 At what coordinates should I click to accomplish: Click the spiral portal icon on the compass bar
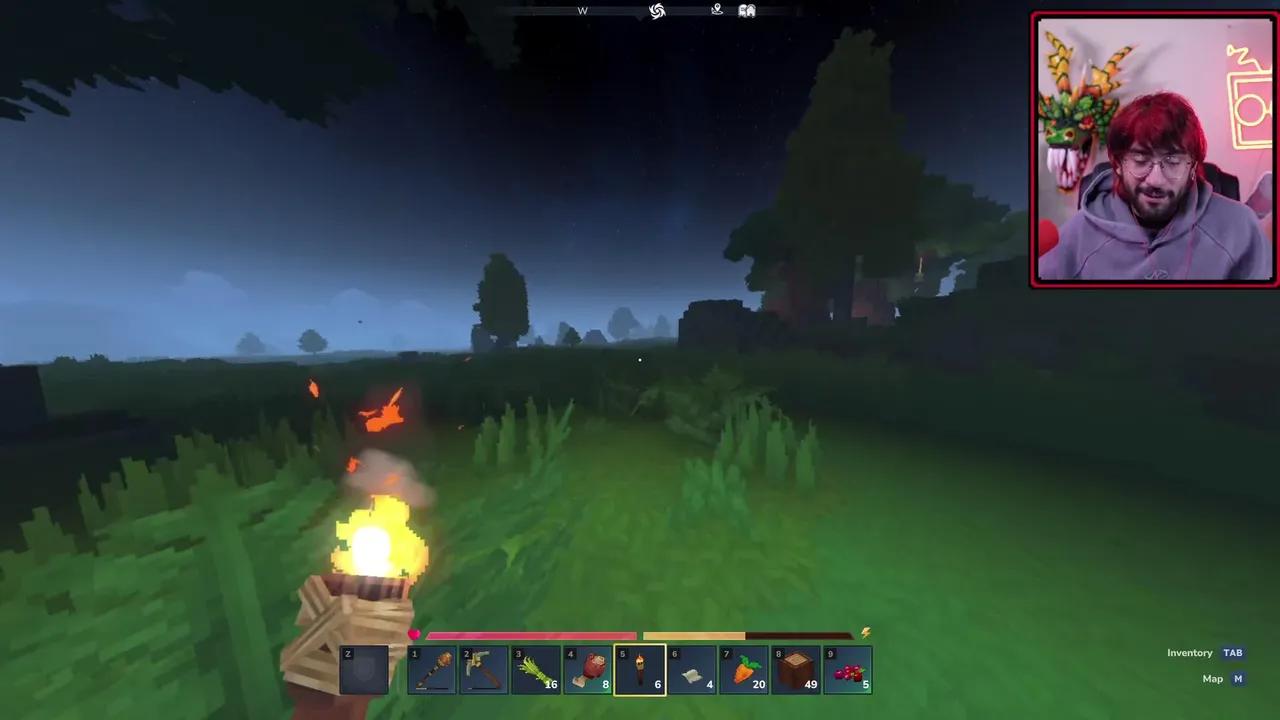[657, 10]
